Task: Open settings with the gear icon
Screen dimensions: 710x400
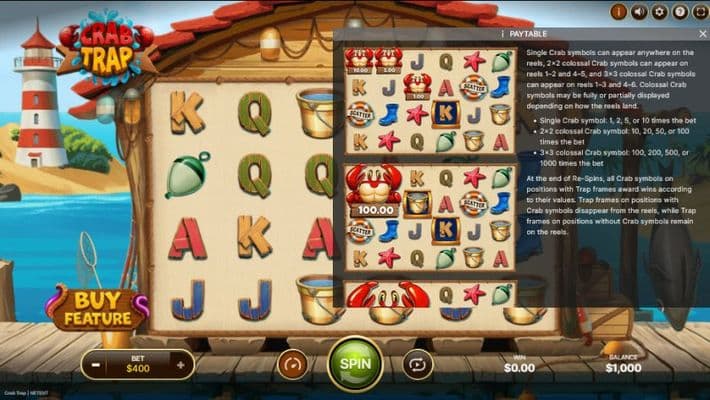Action: pos(659,12)
